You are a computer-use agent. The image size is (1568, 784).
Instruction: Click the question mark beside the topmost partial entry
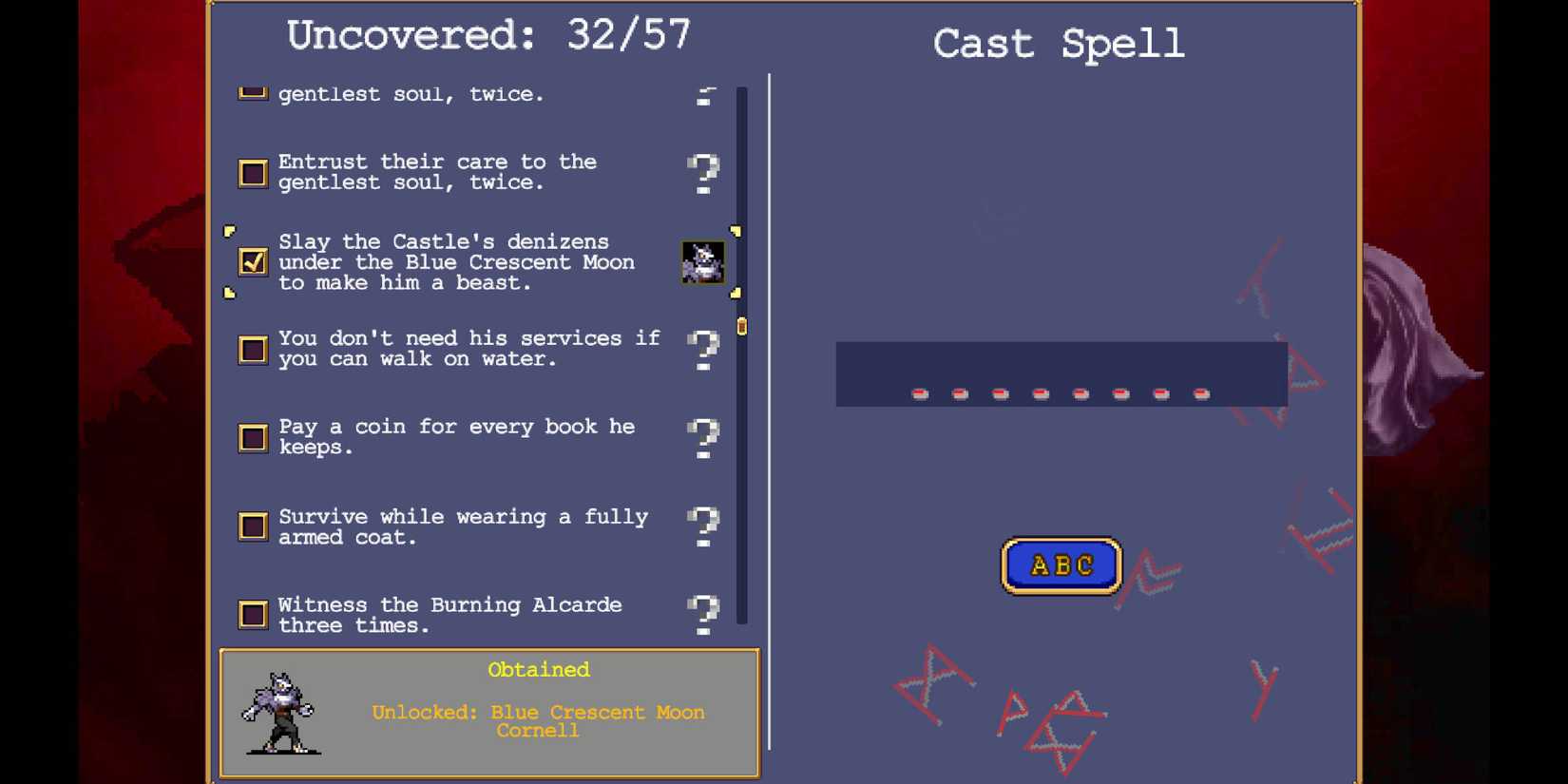703,94
